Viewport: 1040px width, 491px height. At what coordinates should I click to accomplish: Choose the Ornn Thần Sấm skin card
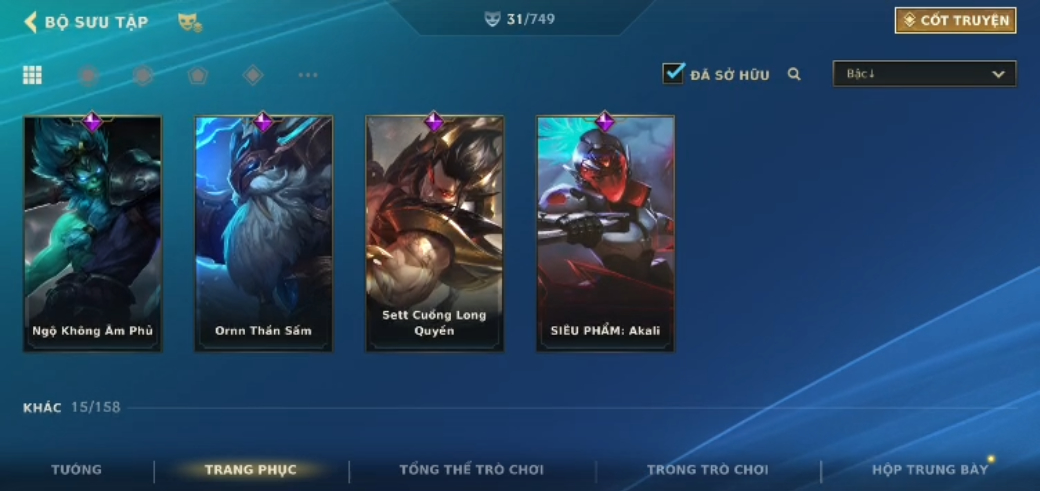(263, 234)
